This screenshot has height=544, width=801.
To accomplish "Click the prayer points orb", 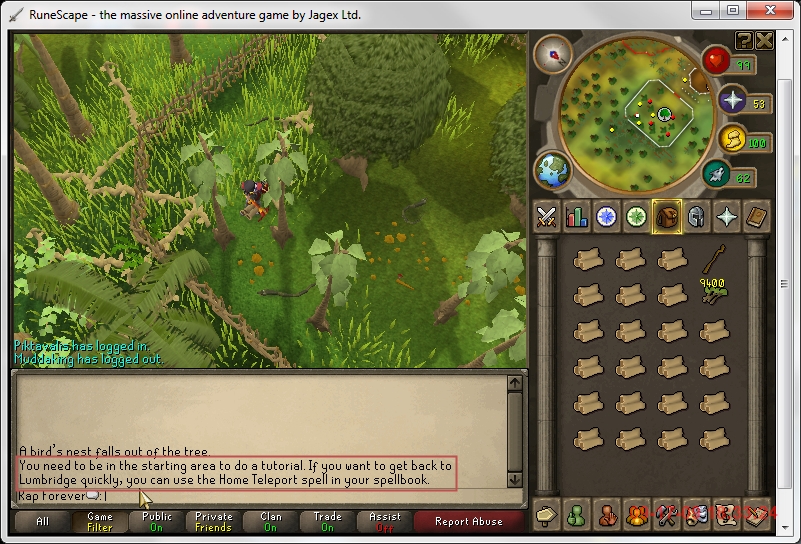I will pos(732,102).
